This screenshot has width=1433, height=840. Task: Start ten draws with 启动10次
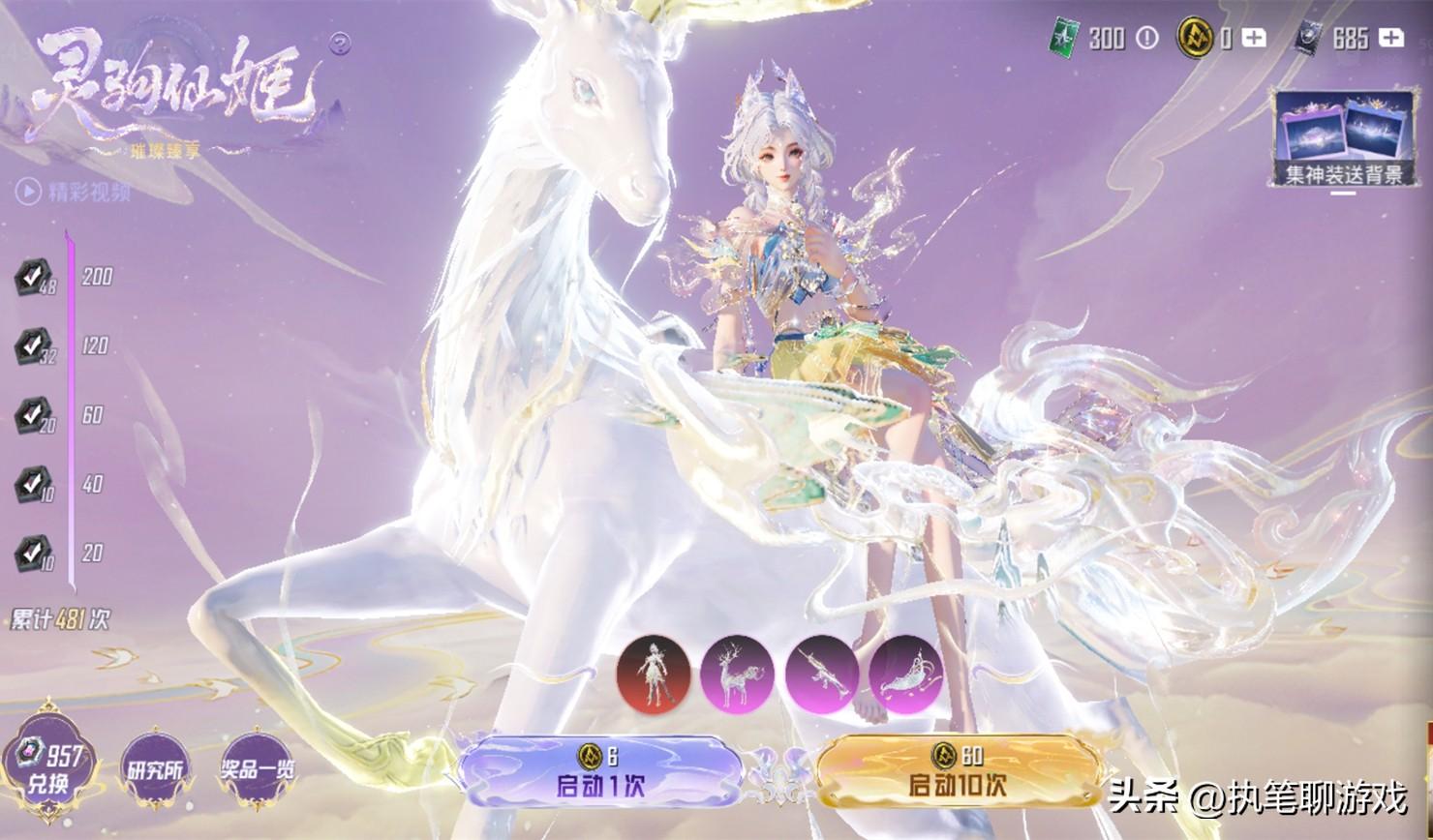click(x=959, y=772)
